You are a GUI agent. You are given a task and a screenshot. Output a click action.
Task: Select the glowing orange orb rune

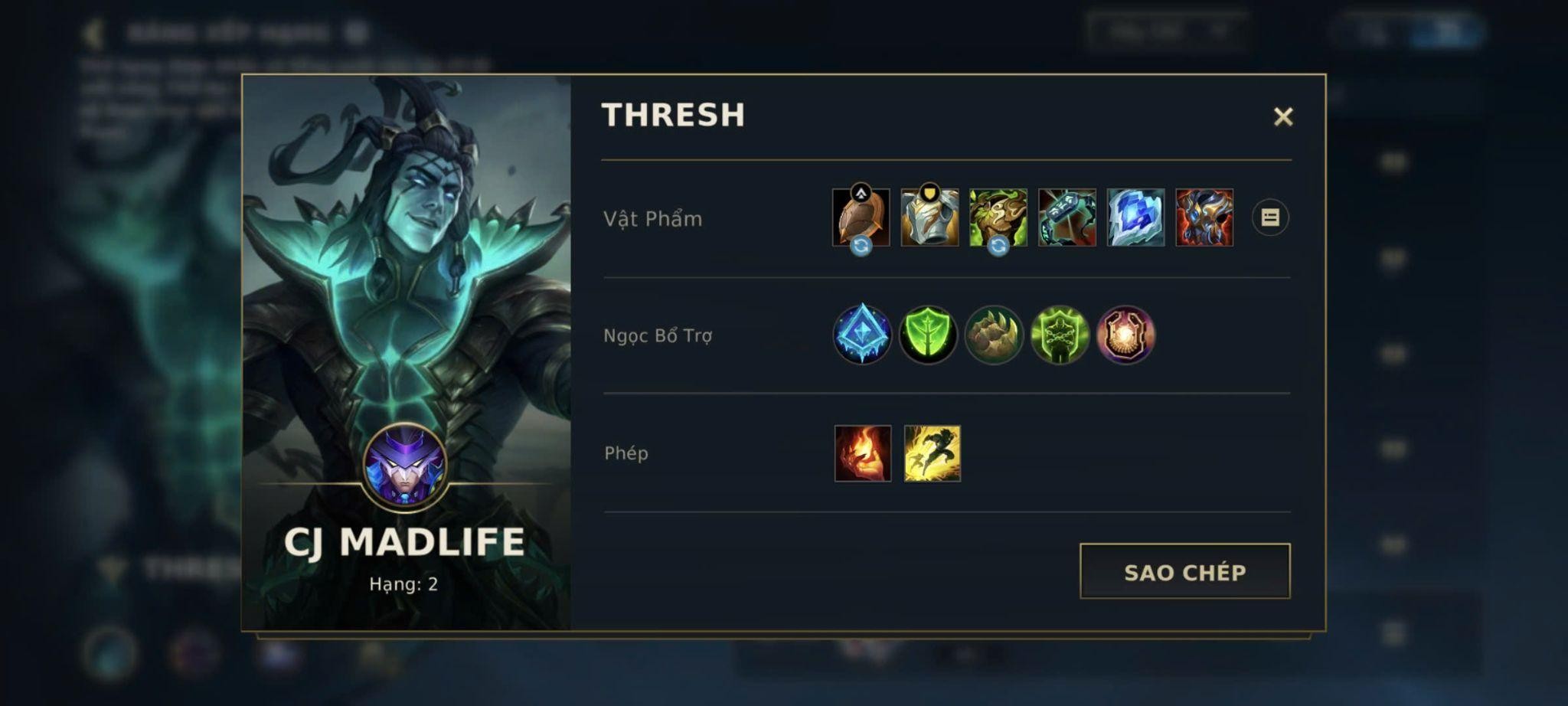pyautogui.click(x=1125, y=335)
